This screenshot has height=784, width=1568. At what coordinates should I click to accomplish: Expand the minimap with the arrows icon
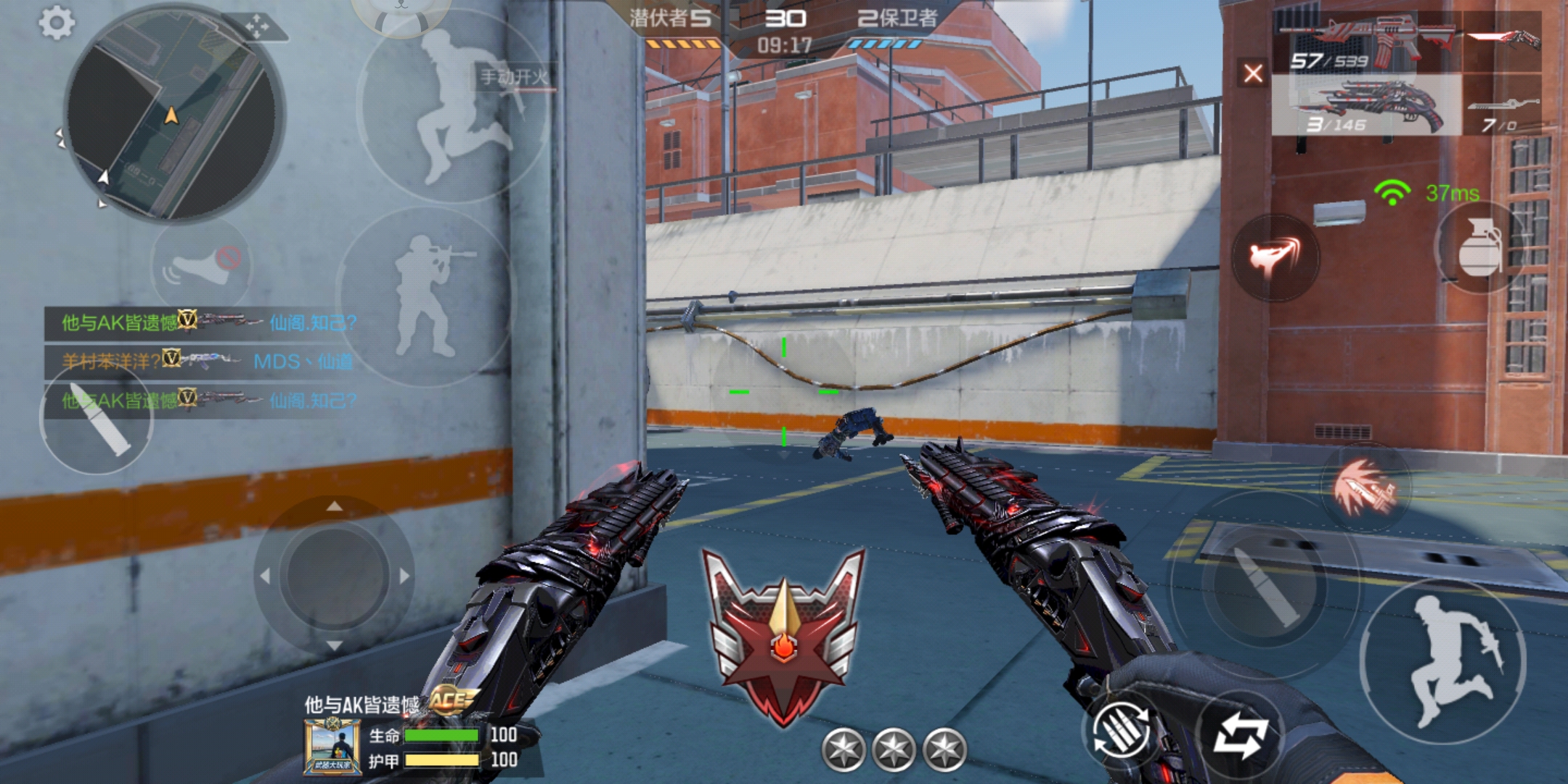click(x=256, y=28)
